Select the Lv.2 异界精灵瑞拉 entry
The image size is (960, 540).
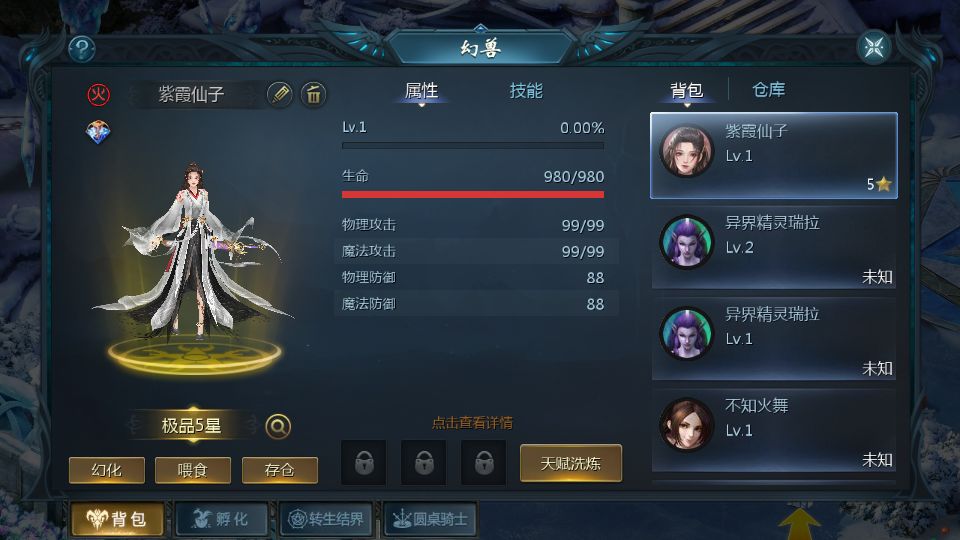pyautogui.click(x=774, y=247)
